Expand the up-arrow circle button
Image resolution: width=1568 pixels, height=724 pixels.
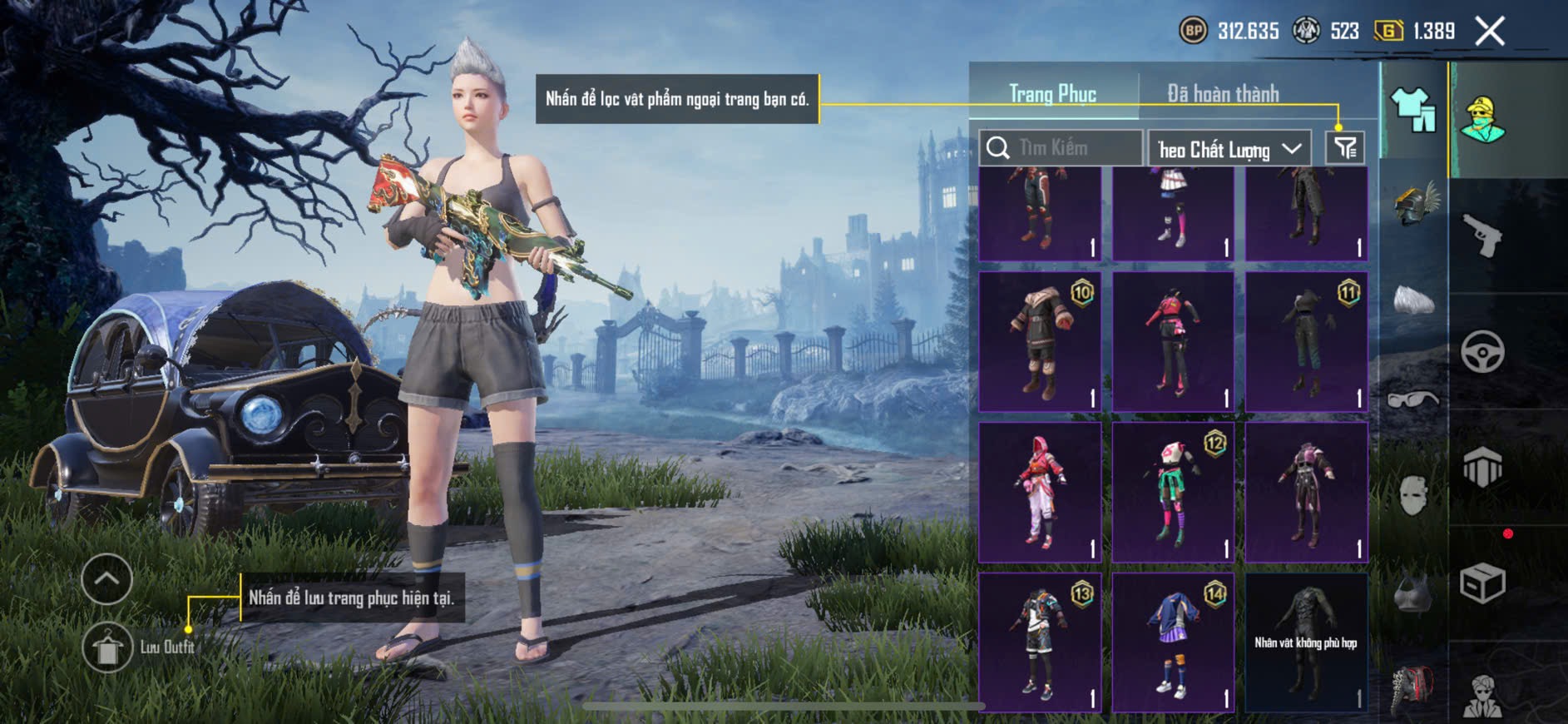tap(107, 578)
